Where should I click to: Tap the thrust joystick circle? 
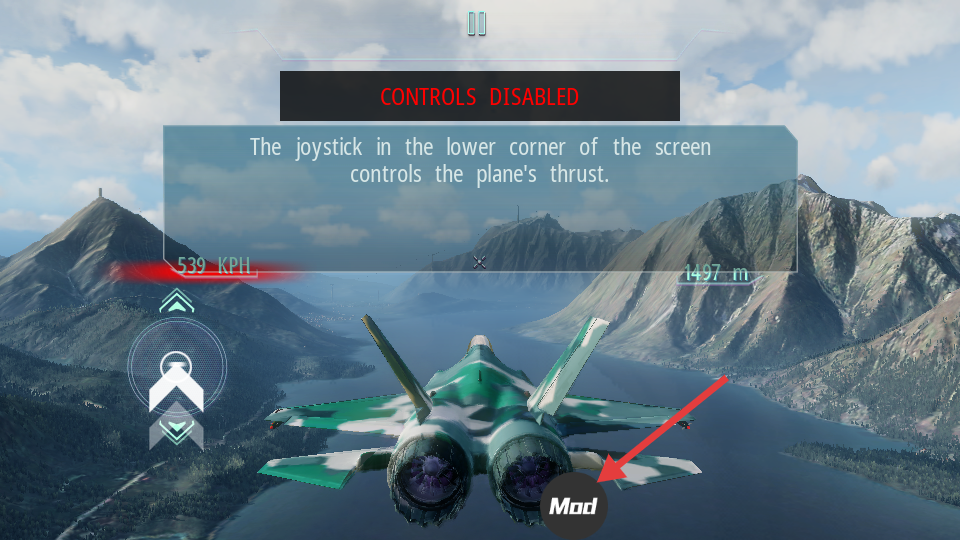tap(177, 364)
